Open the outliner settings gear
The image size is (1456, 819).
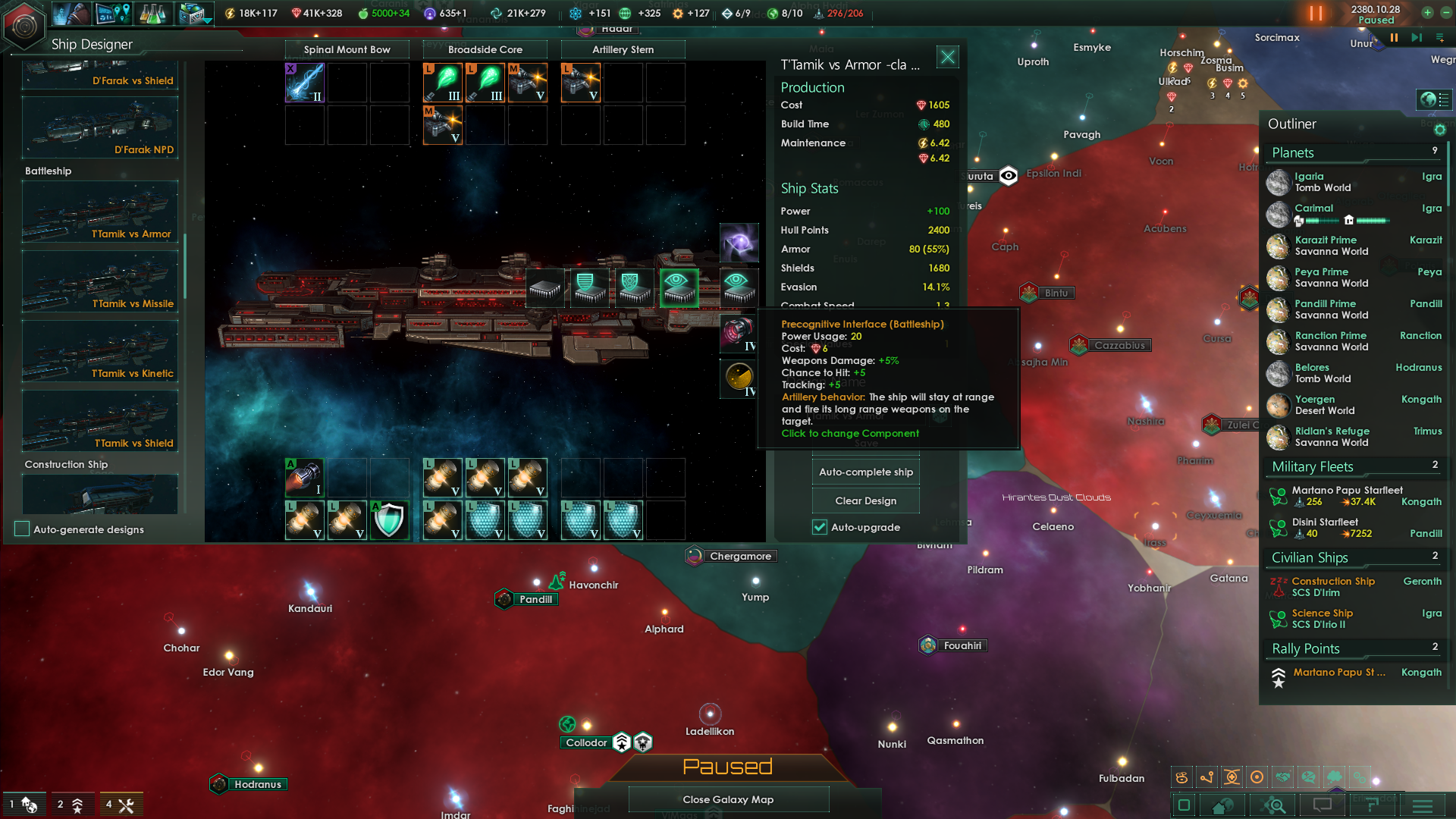(1440, 130)
